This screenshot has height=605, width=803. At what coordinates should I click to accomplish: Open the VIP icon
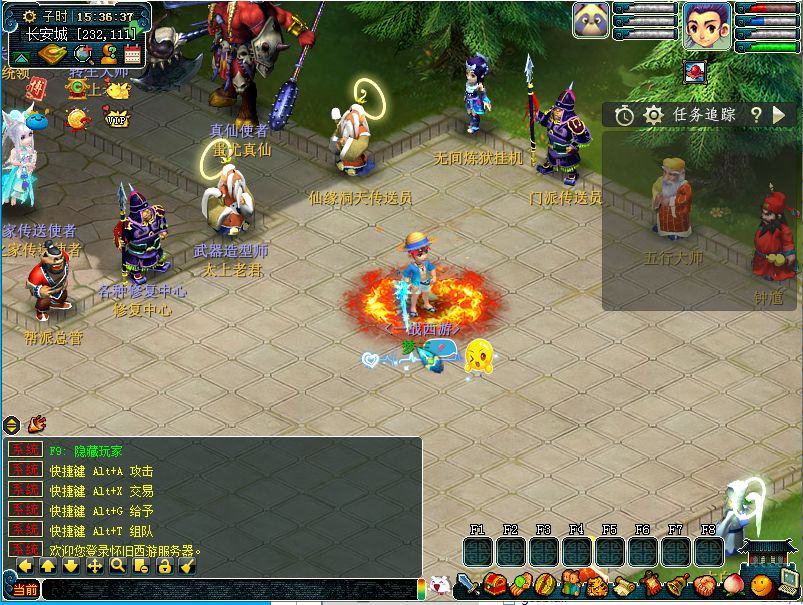pyautogui.click(x=118, y=119)
